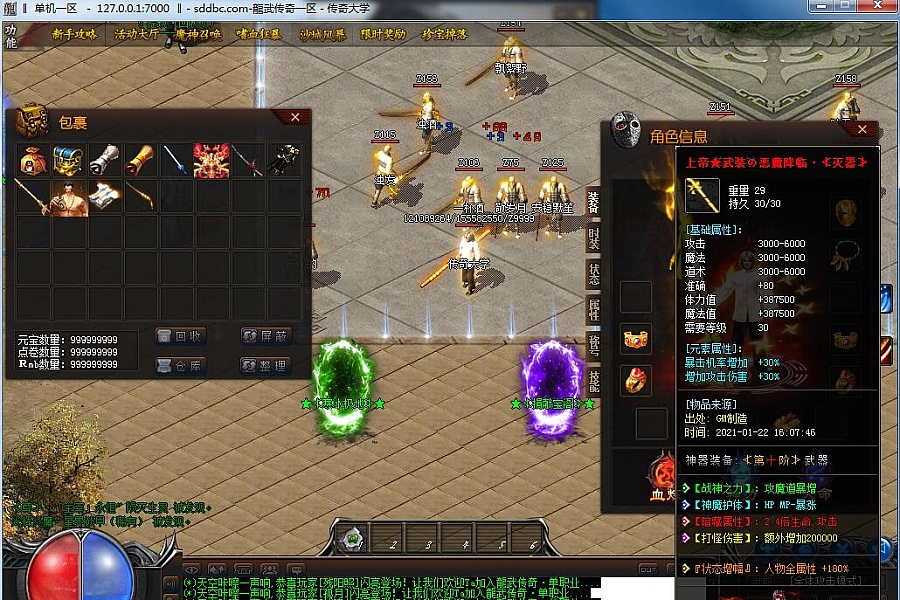Image resolution: width=900 pixels, height=600 pixels.
Task: Click the 回收 recycle button
Action: (181, 336)
